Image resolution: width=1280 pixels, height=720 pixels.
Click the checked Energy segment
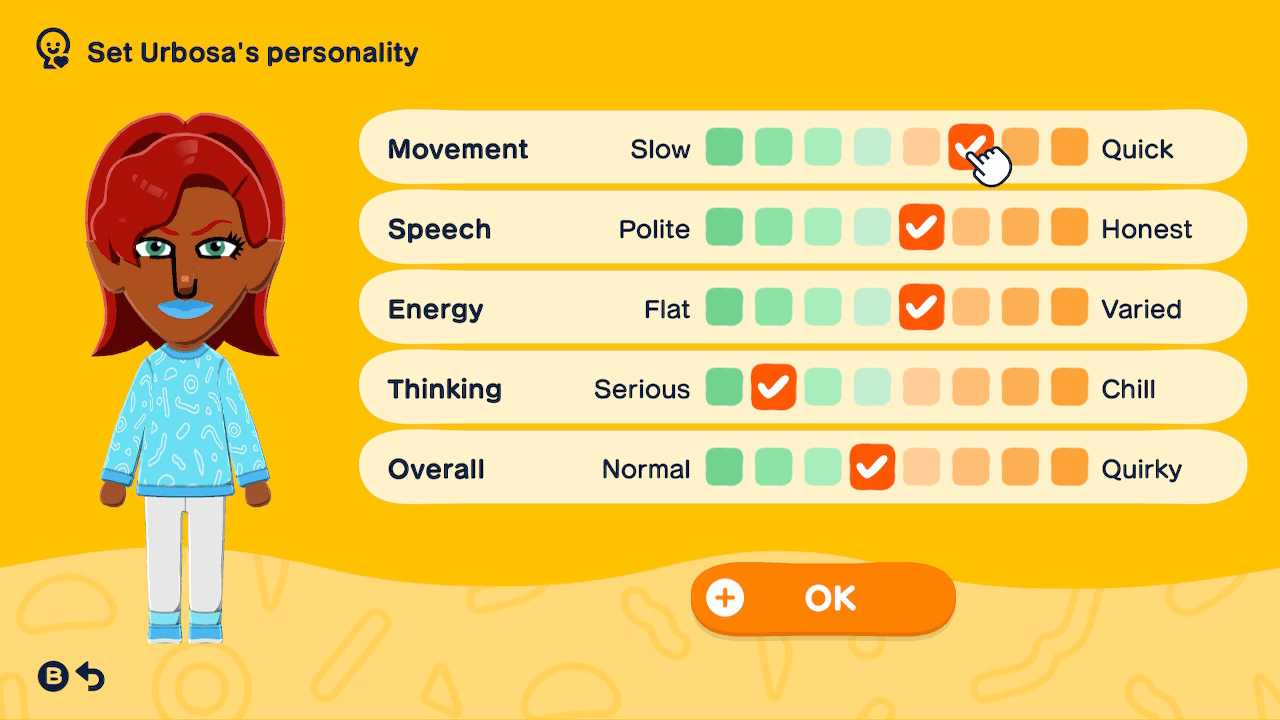point(921,308)
